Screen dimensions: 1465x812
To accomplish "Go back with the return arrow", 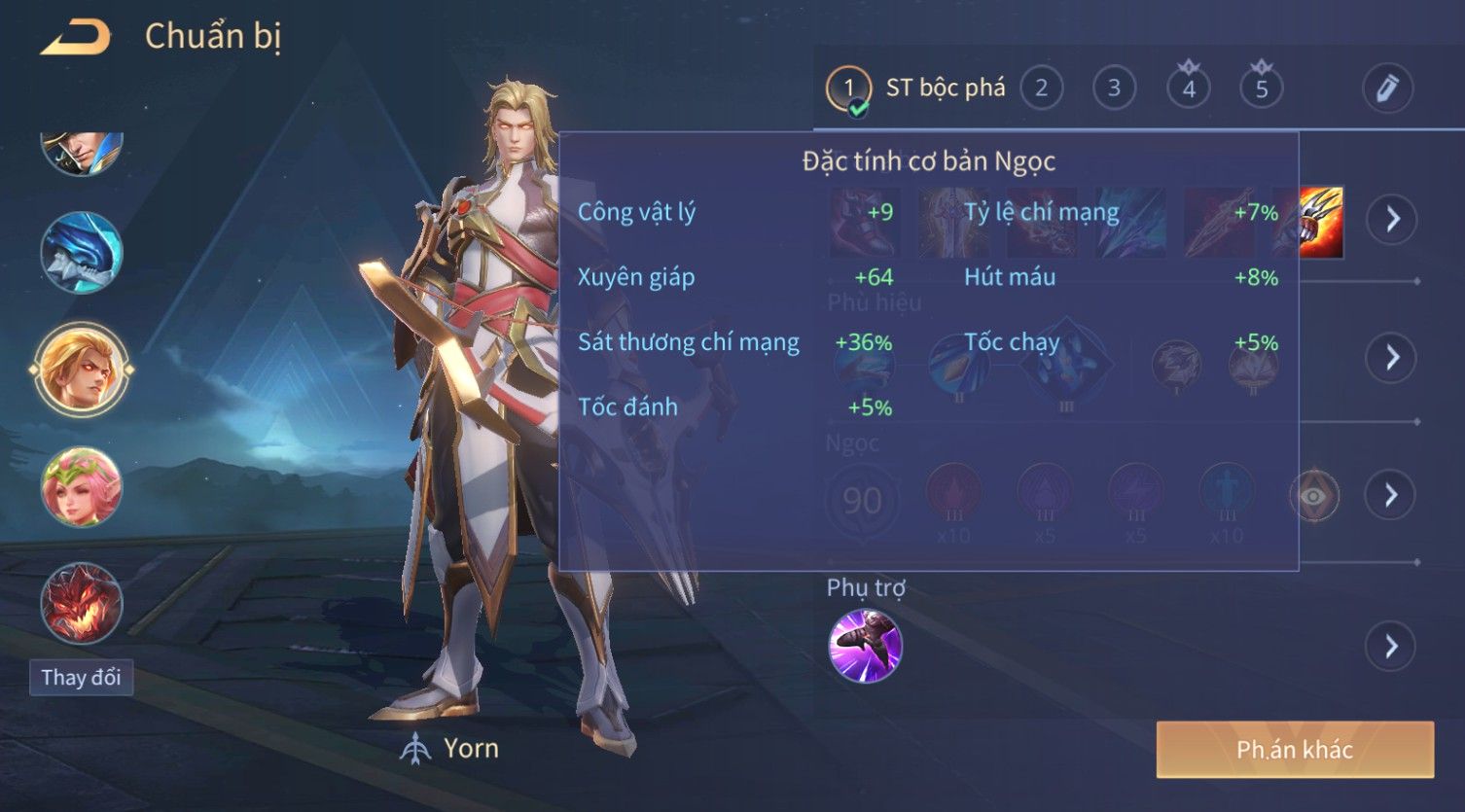I will click(x=76, y=38).
